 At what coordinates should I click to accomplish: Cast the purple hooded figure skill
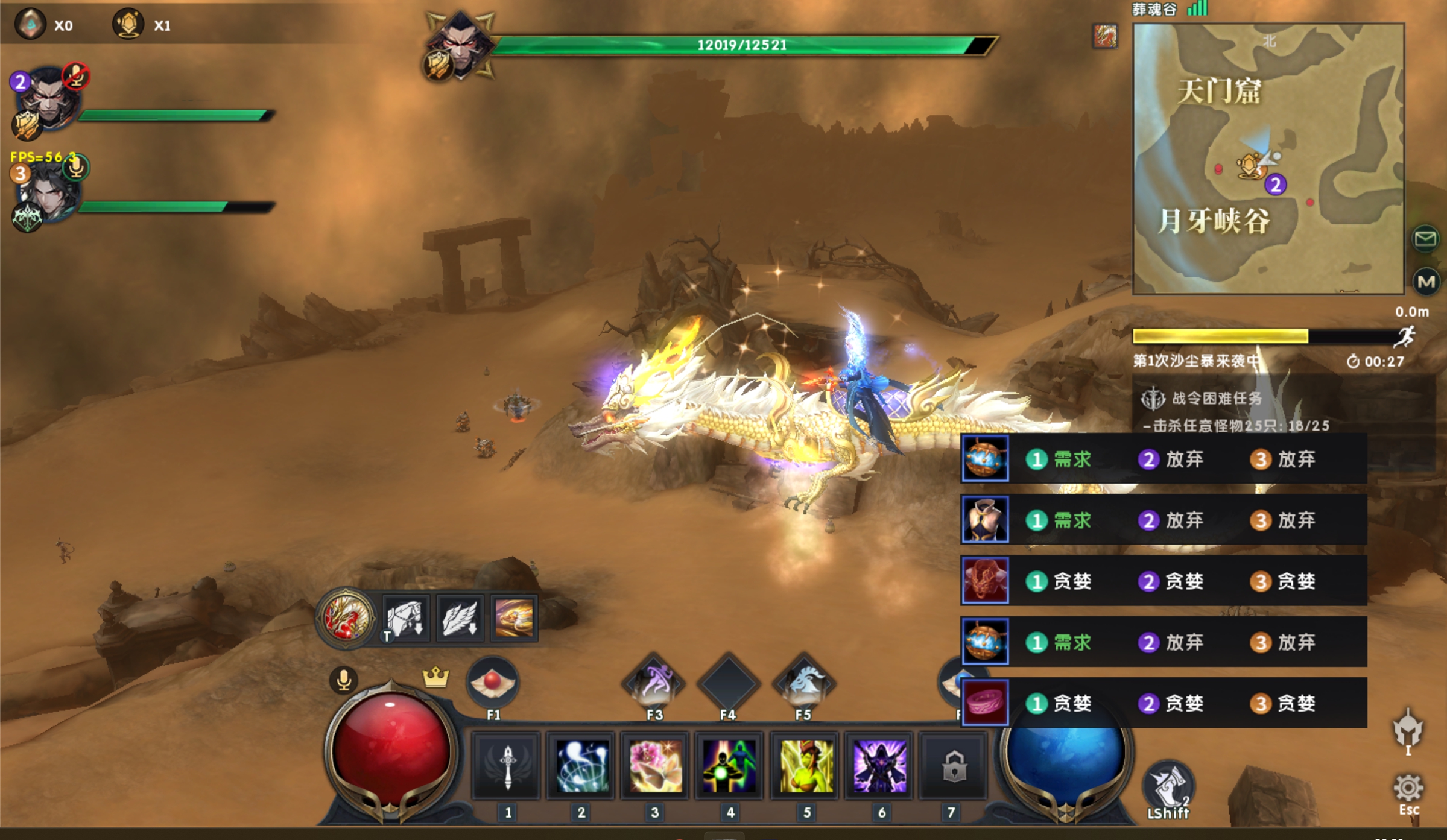880,766
